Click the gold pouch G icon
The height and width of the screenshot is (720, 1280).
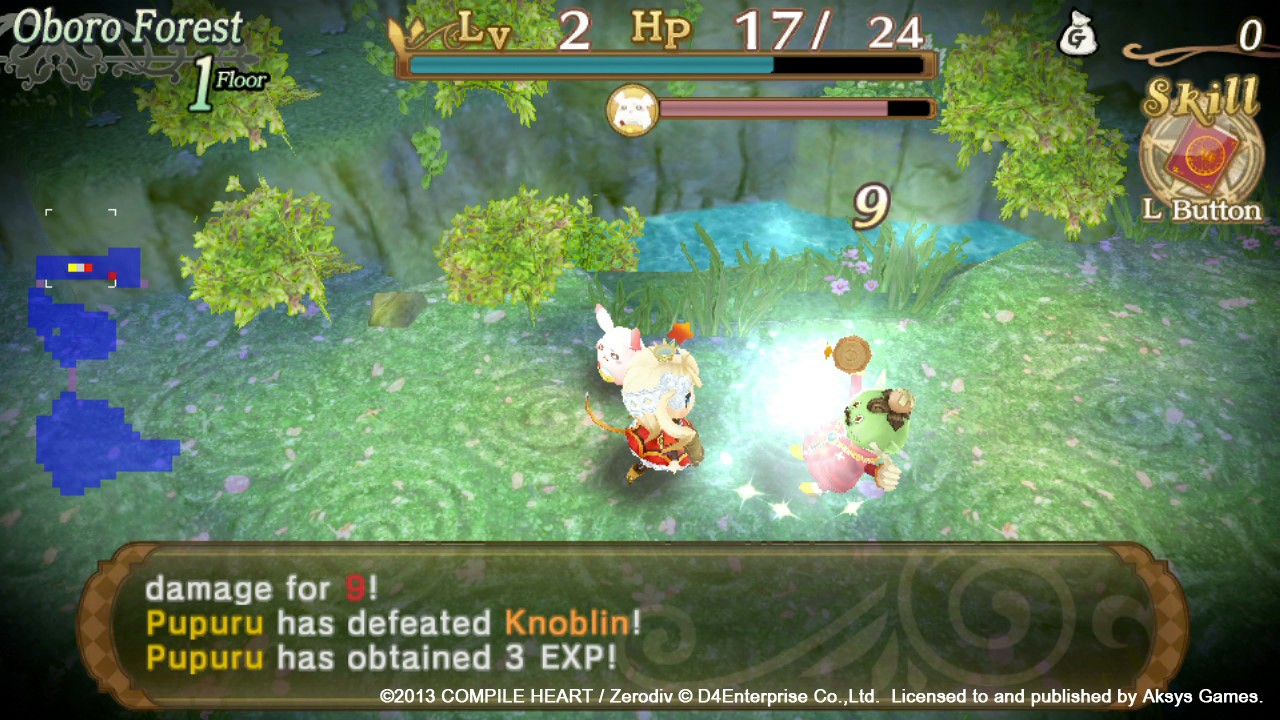point(1080,32)
